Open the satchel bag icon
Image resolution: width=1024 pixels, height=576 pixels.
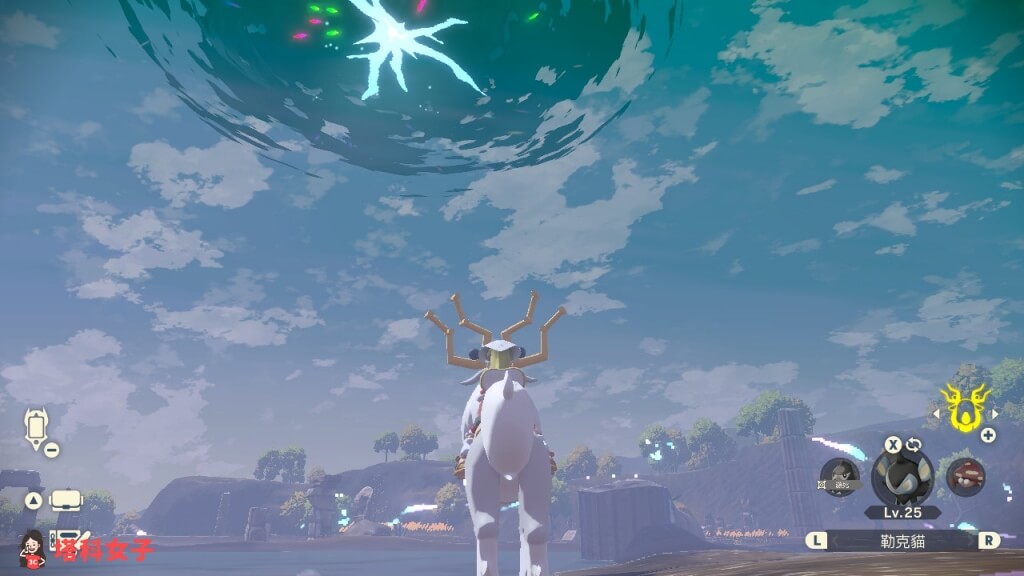(66, 500)
